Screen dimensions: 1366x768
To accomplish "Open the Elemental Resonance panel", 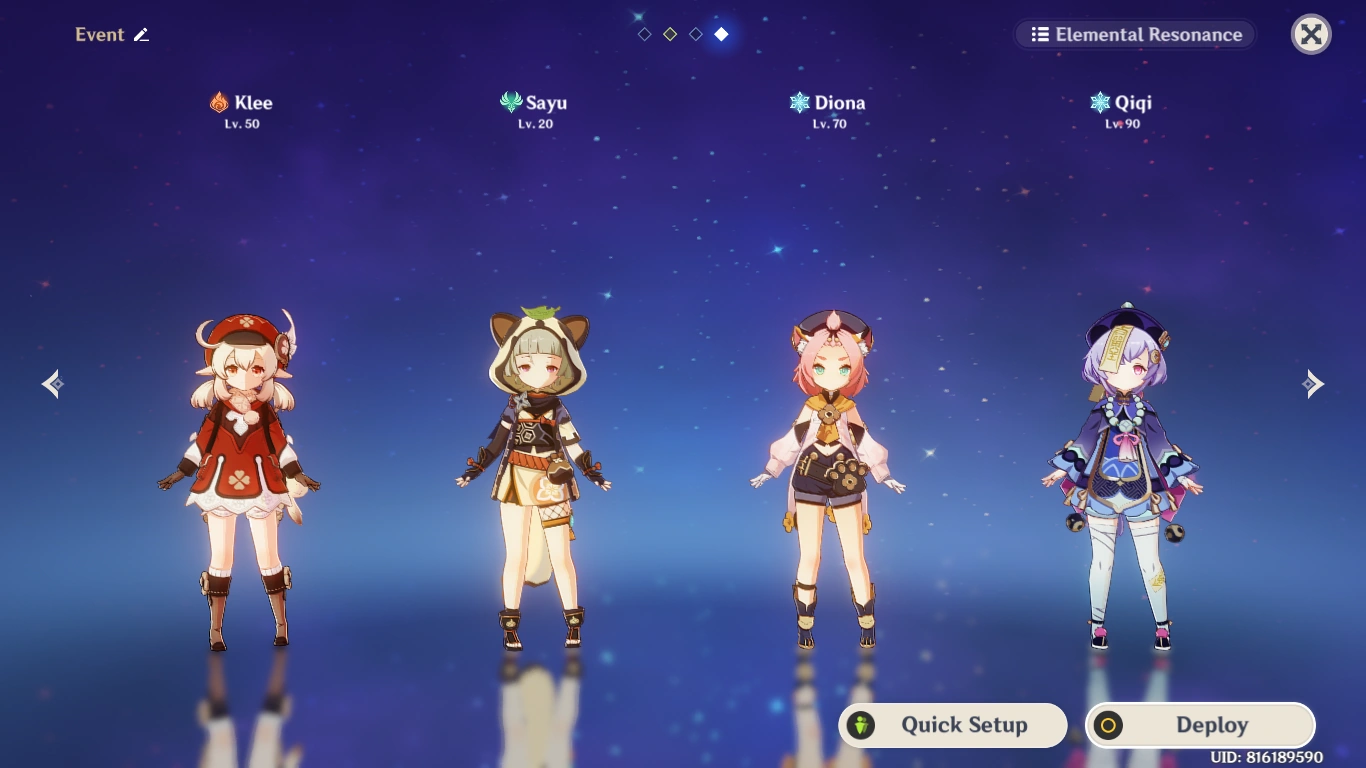I will point(1135,34).
